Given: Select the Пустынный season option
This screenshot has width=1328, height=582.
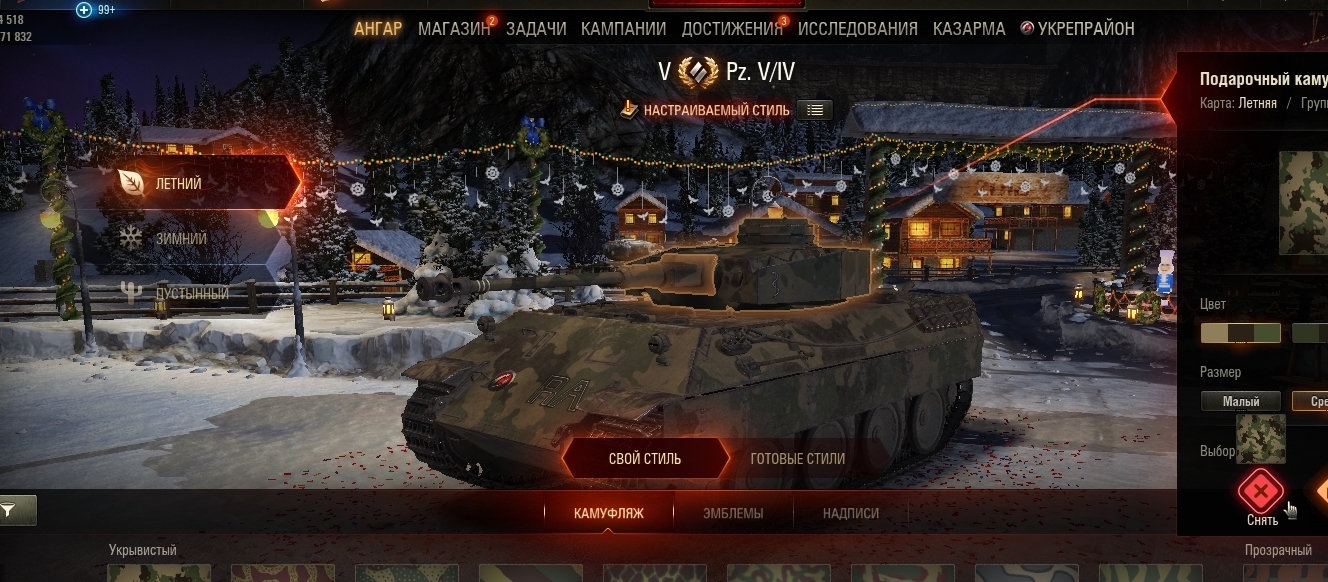Looking at the screenshot, I should tap(190, 294).
